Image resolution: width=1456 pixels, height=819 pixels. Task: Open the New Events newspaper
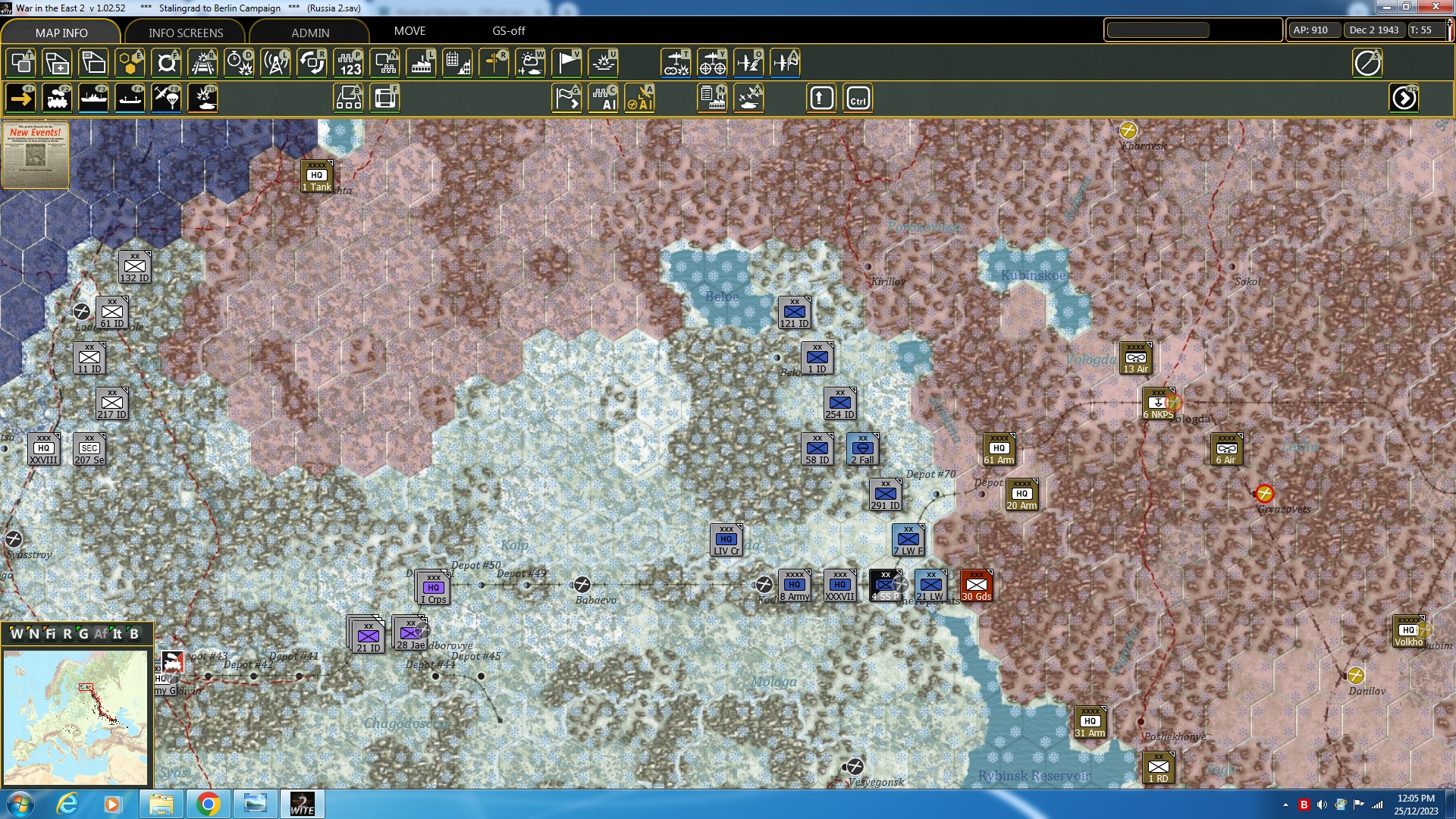[35, 154]
